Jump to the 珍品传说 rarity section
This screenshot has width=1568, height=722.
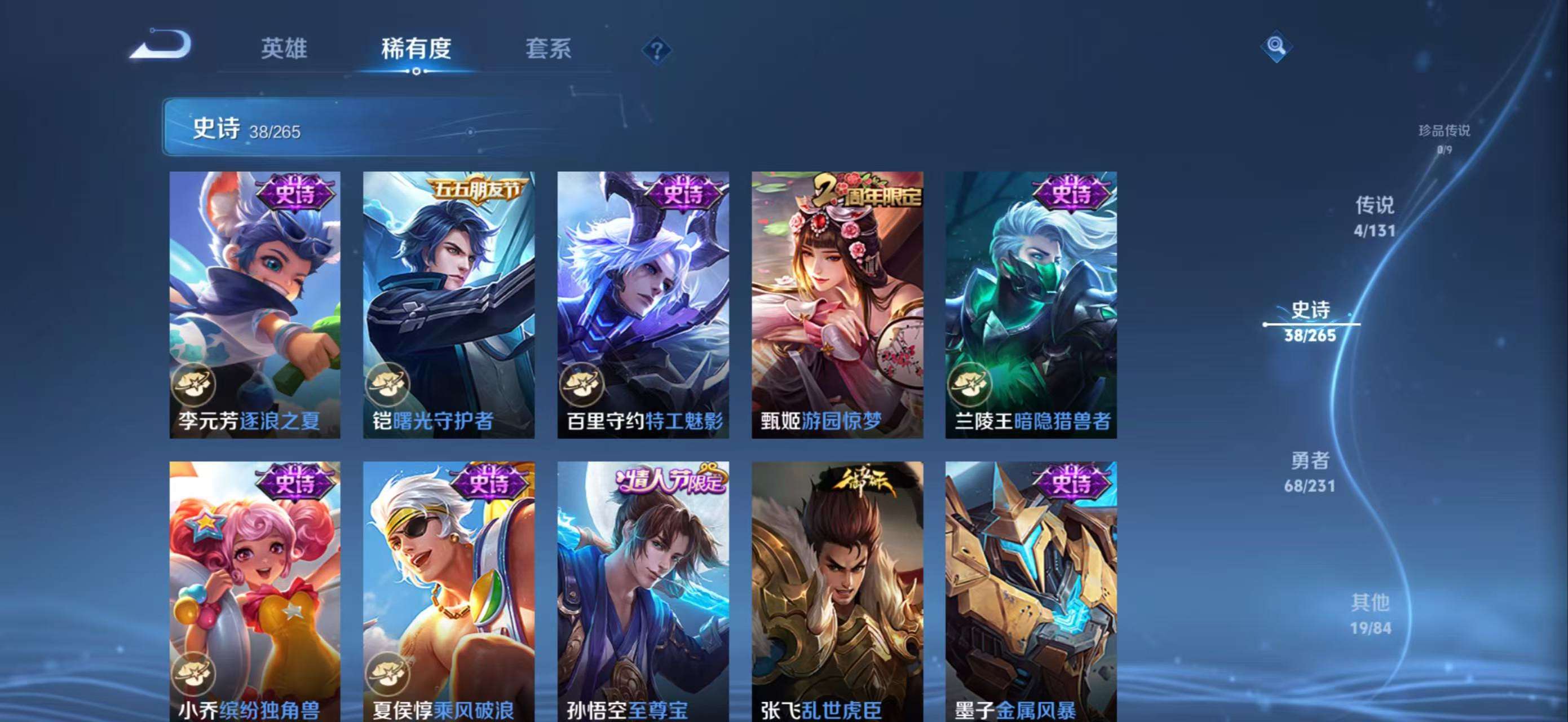(x=1444, y=138)
